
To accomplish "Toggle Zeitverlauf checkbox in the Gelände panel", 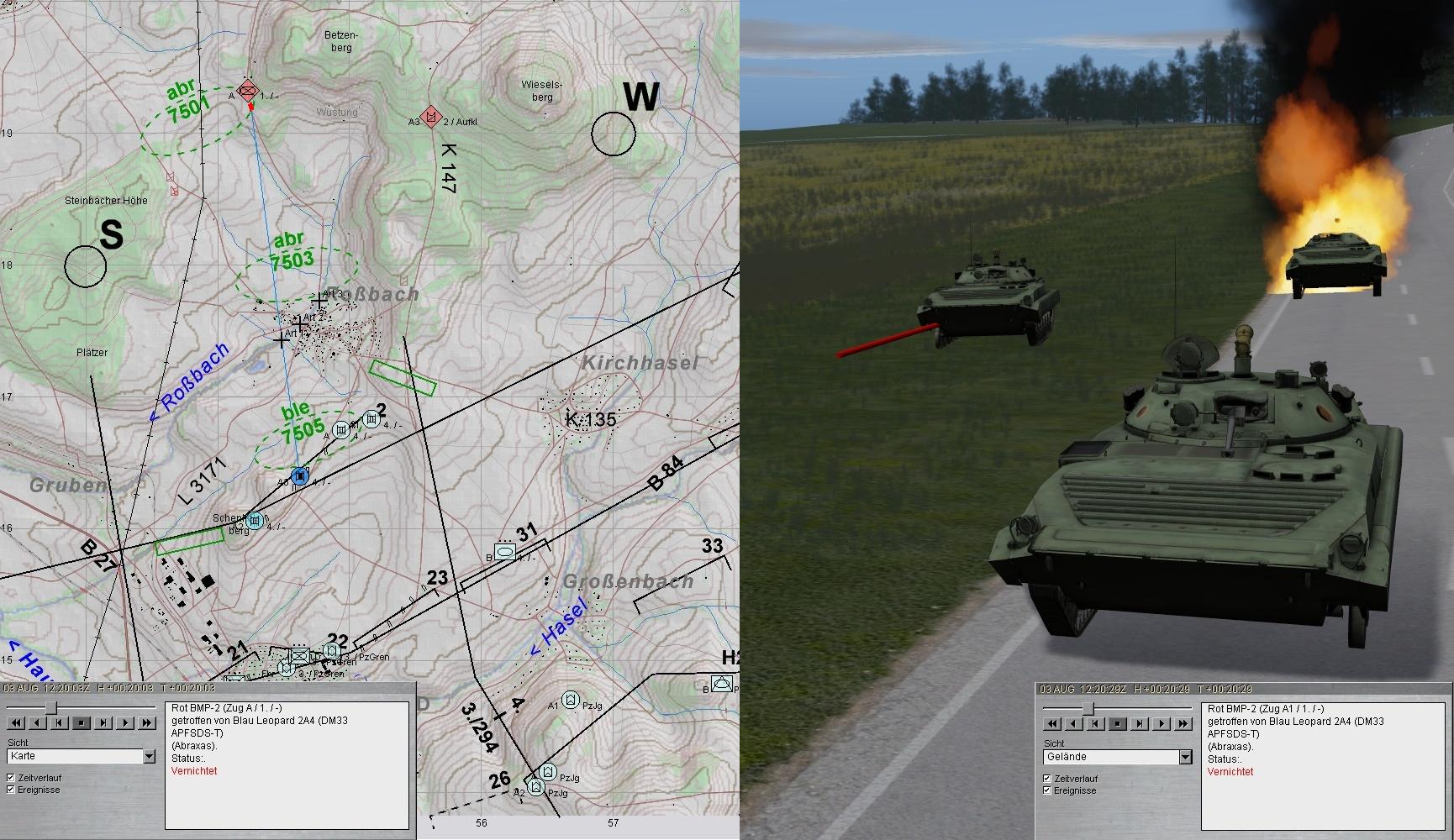I will (1046, 779).
